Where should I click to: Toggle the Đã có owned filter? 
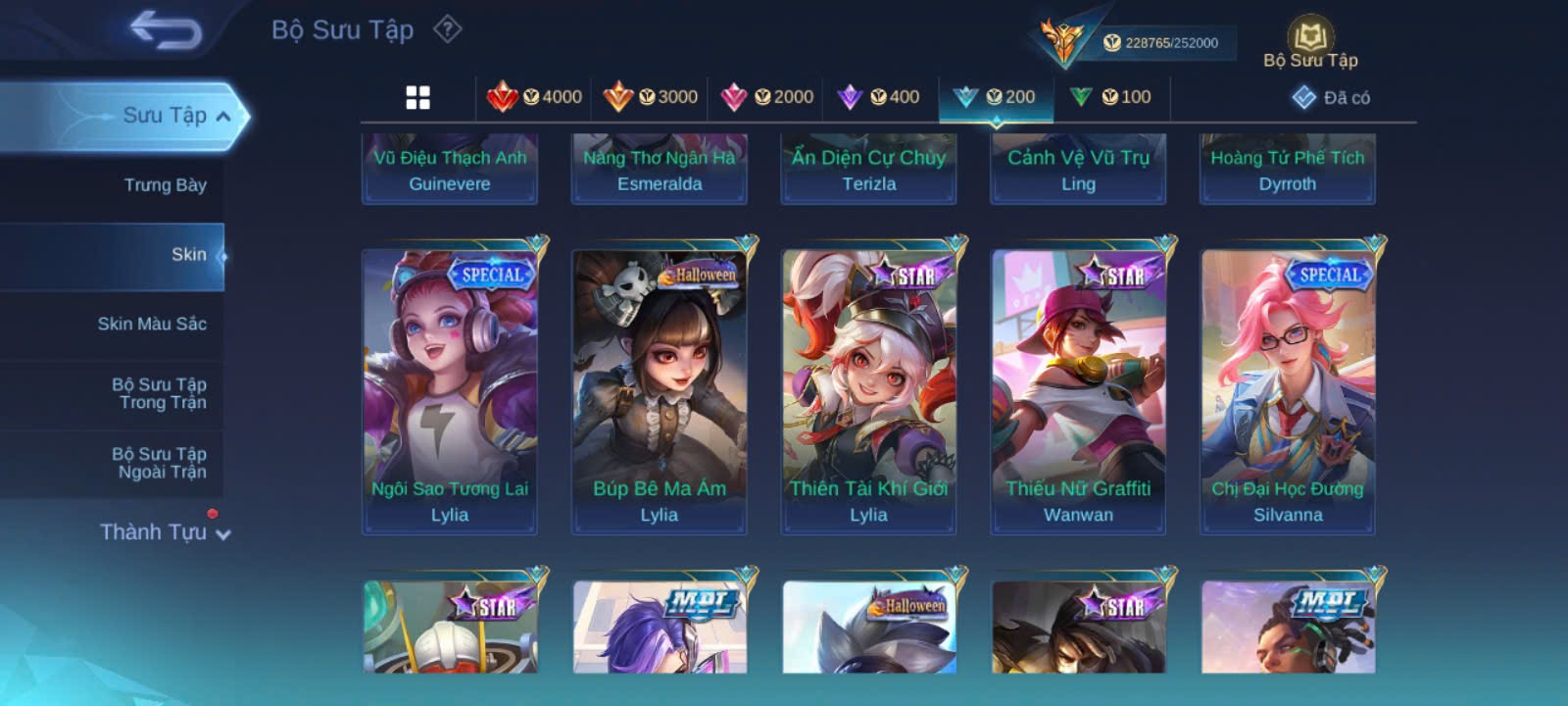pos(1332,97)
